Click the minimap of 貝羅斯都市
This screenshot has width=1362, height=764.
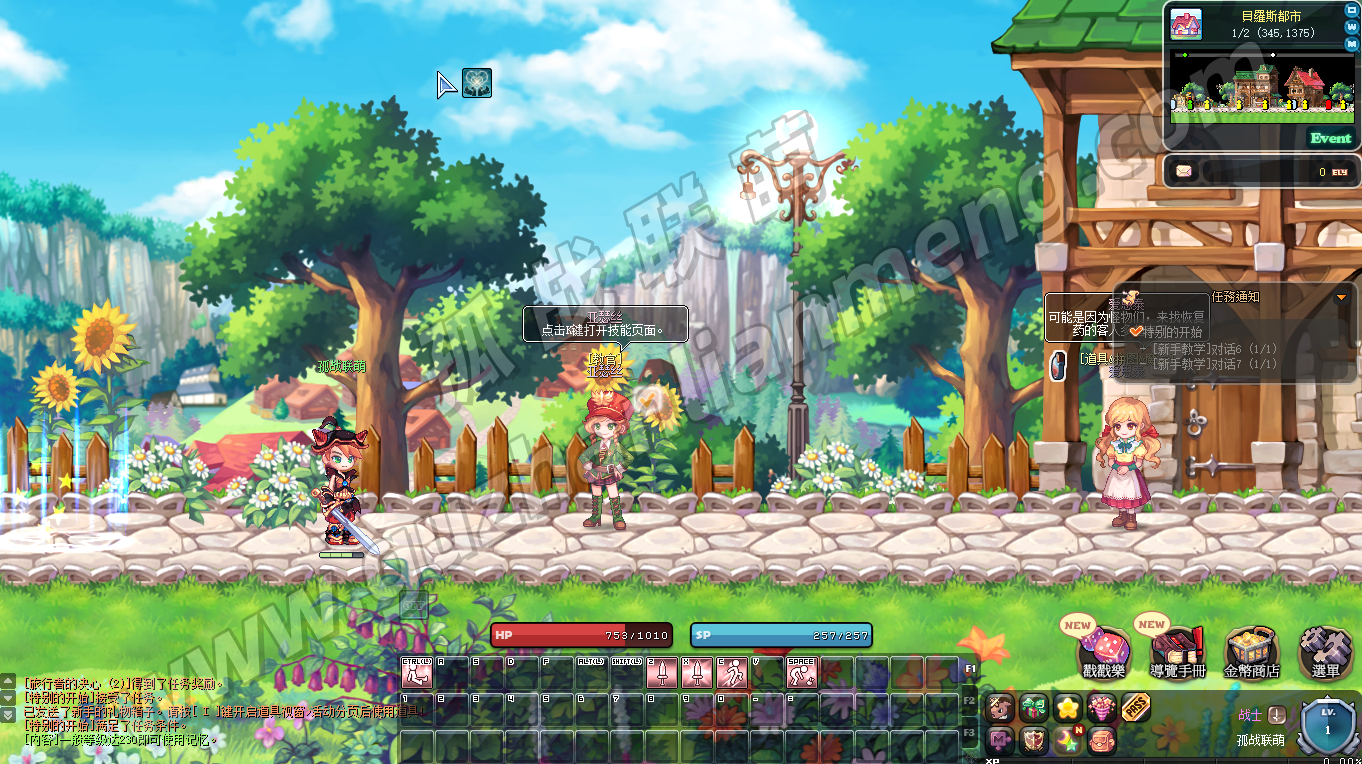point(1262,88)
